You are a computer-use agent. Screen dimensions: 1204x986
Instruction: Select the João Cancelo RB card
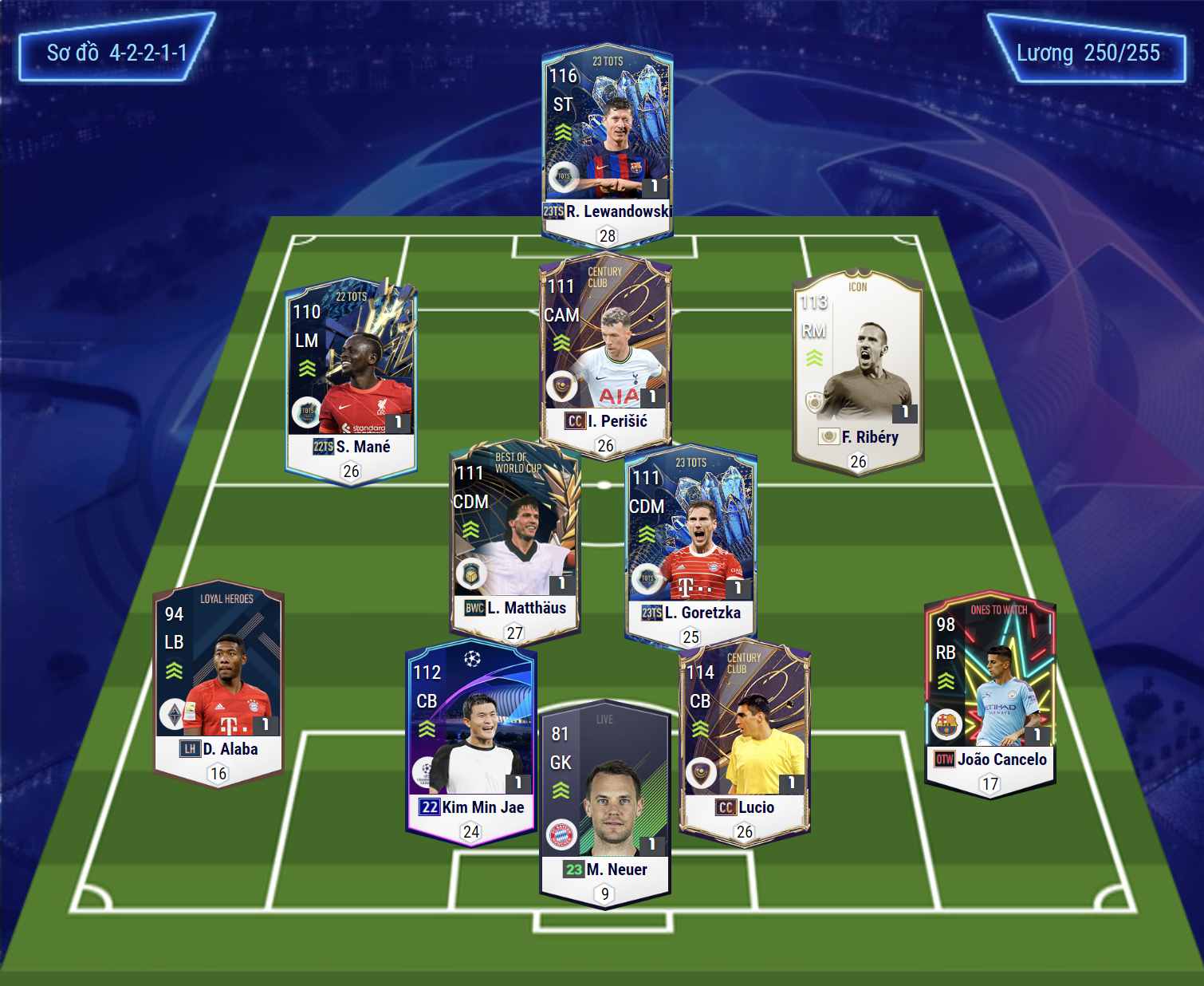click(990, 692)
